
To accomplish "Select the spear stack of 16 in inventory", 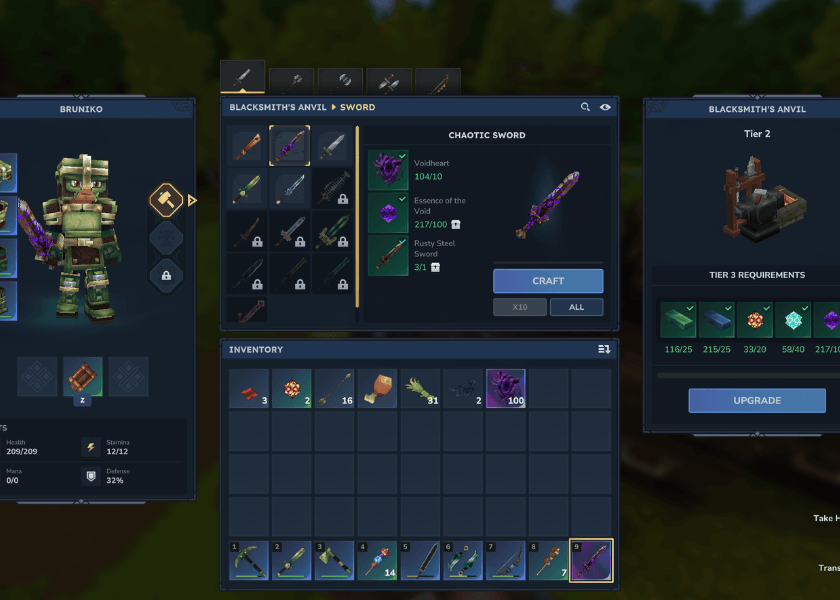I will (333, 388).
